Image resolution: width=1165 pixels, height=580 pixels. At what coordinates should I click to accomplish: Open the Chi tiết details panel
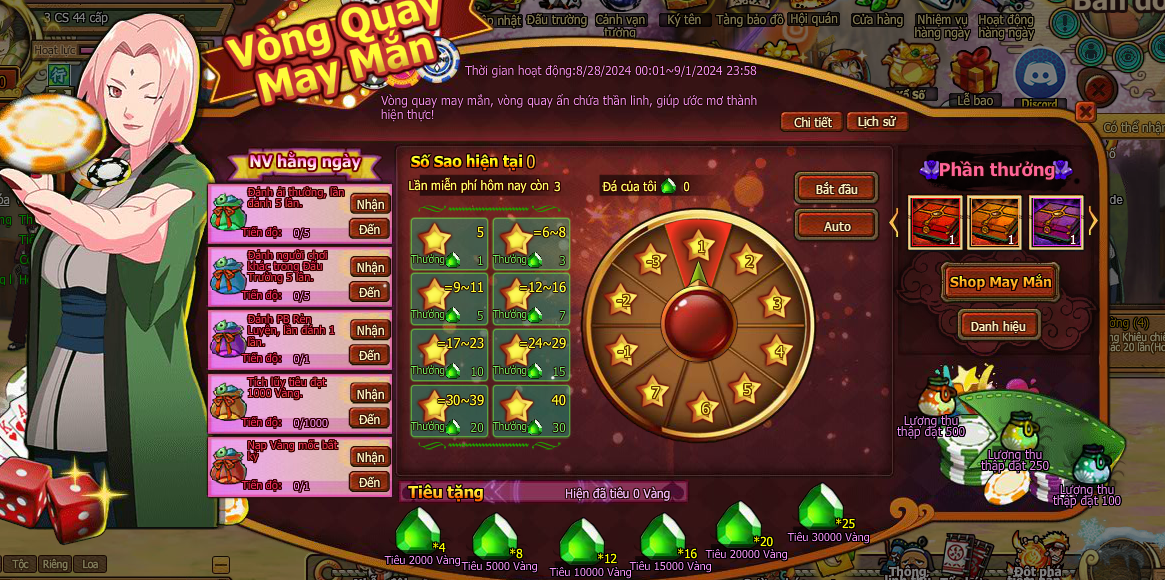click(x=812, y=122)
